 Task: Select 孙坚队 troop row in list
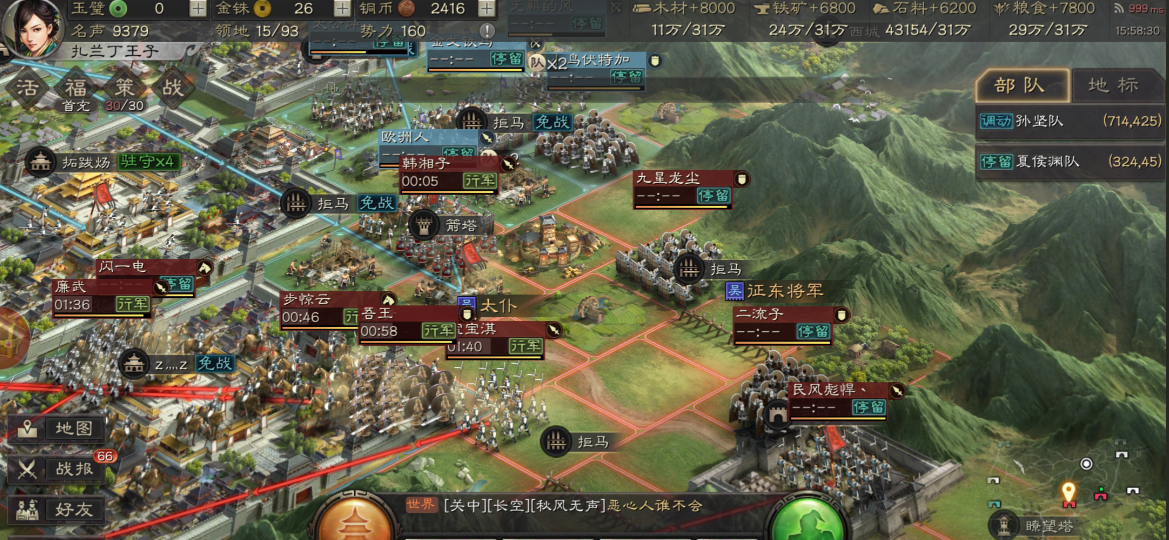[1069, 121]
